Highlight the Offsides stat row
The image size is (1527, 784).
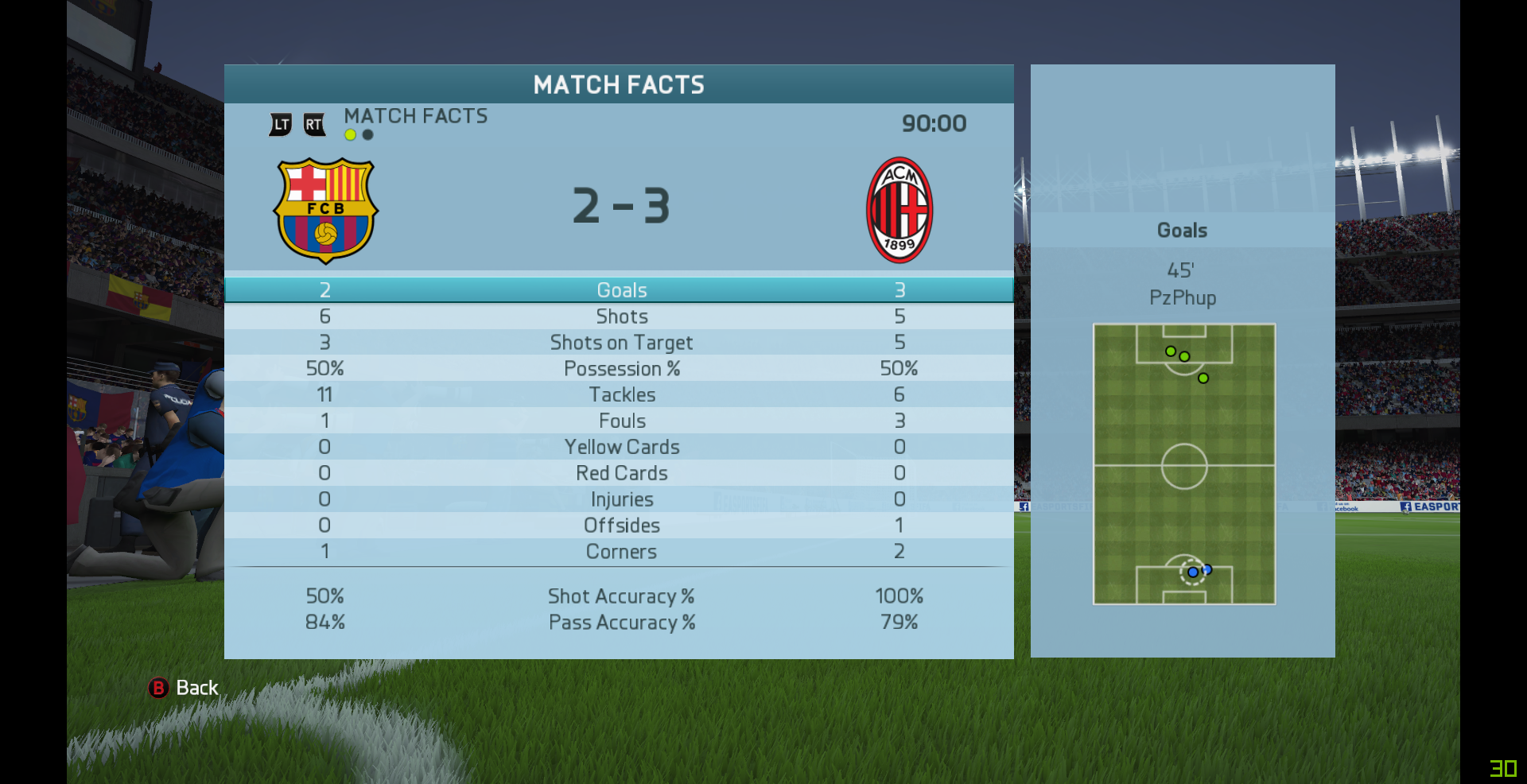point(621,526)
